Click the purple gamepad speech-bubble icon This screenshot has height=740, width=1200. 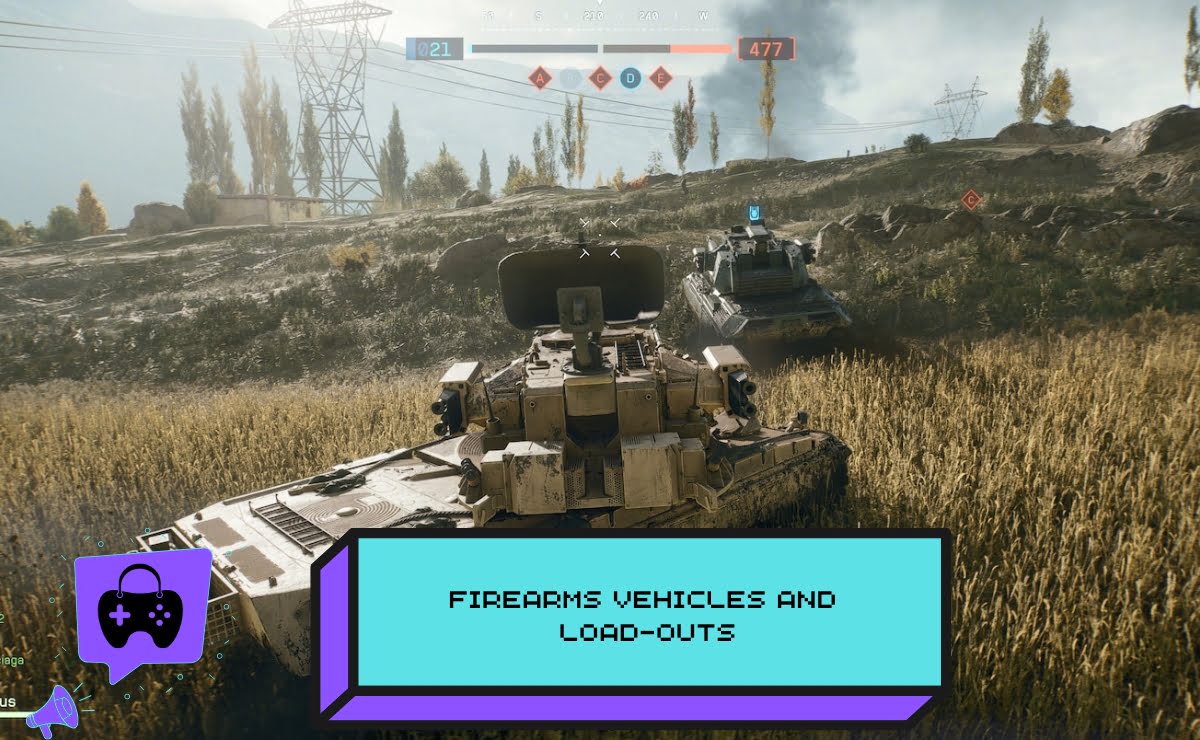[x=141, y=609]
